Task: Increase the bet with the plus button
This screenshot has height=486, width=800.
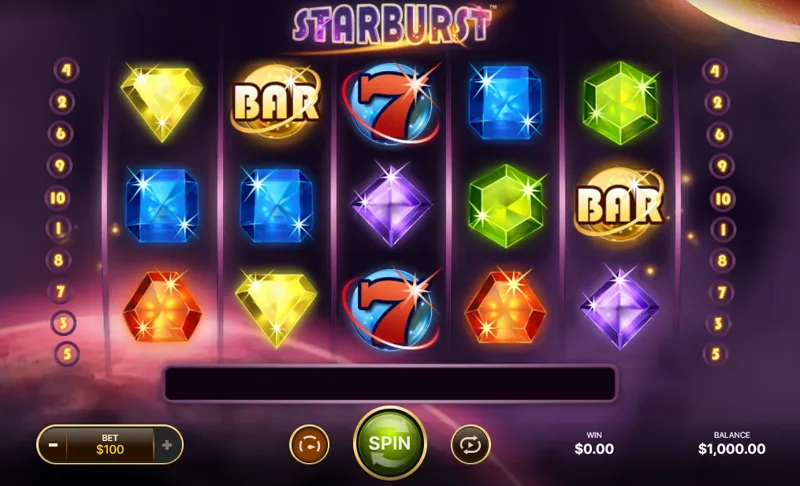Action: (167, 444)
